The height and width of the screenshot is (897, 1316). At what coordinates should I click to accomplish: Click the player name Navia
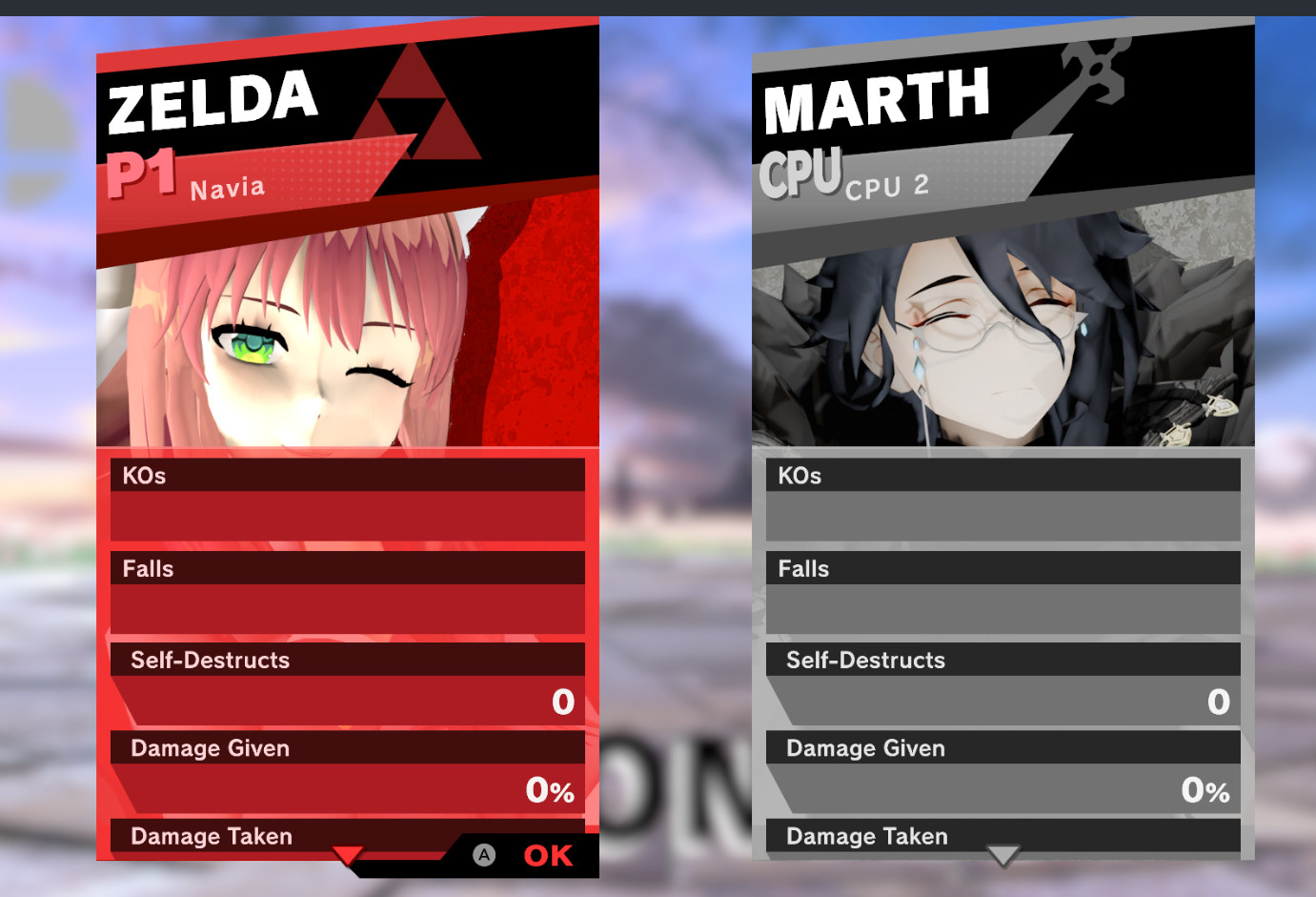tap(229, 186)
